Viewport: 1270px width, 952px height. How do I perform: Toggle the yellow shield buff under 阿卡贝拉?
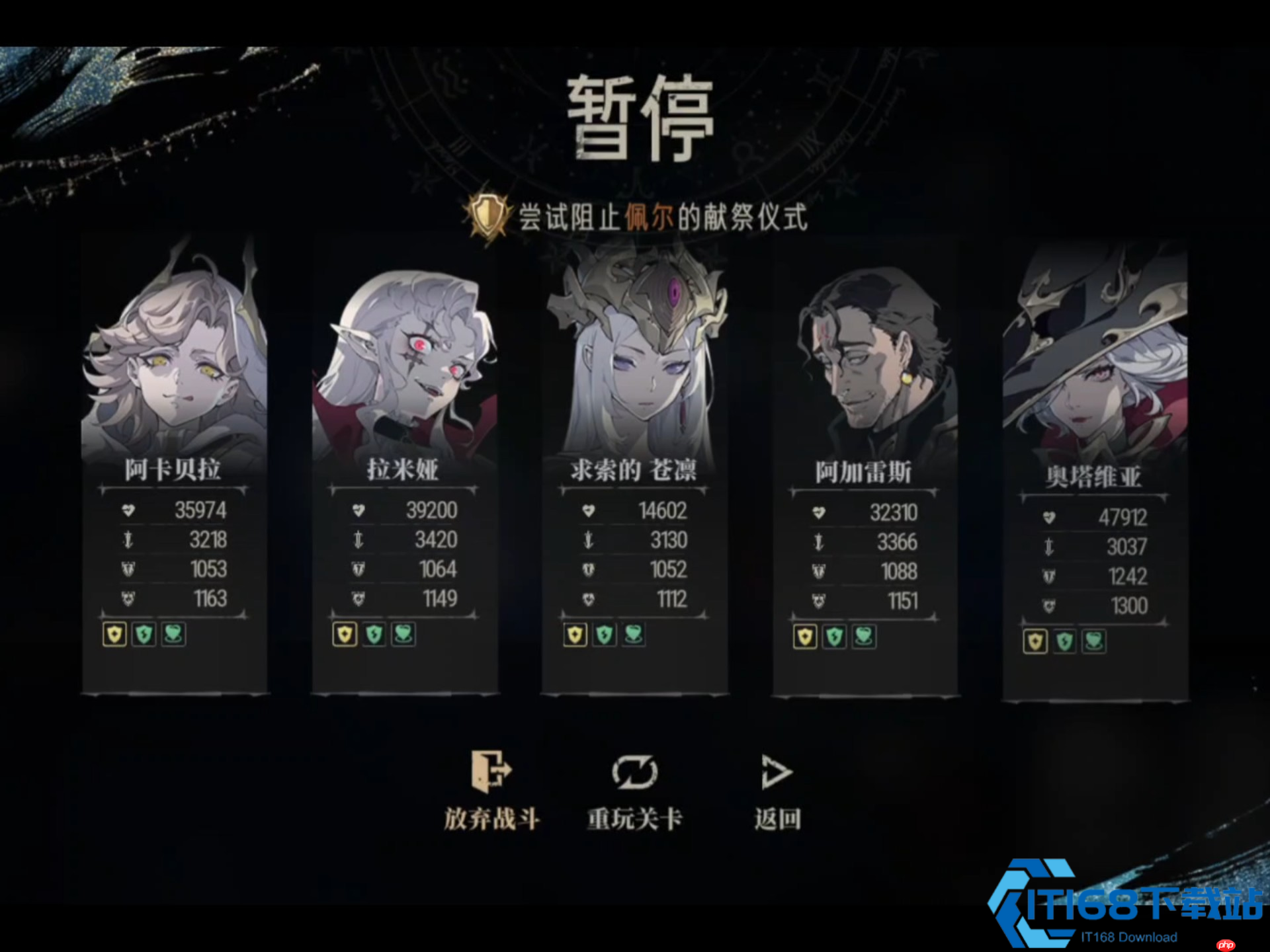(113, 635)
